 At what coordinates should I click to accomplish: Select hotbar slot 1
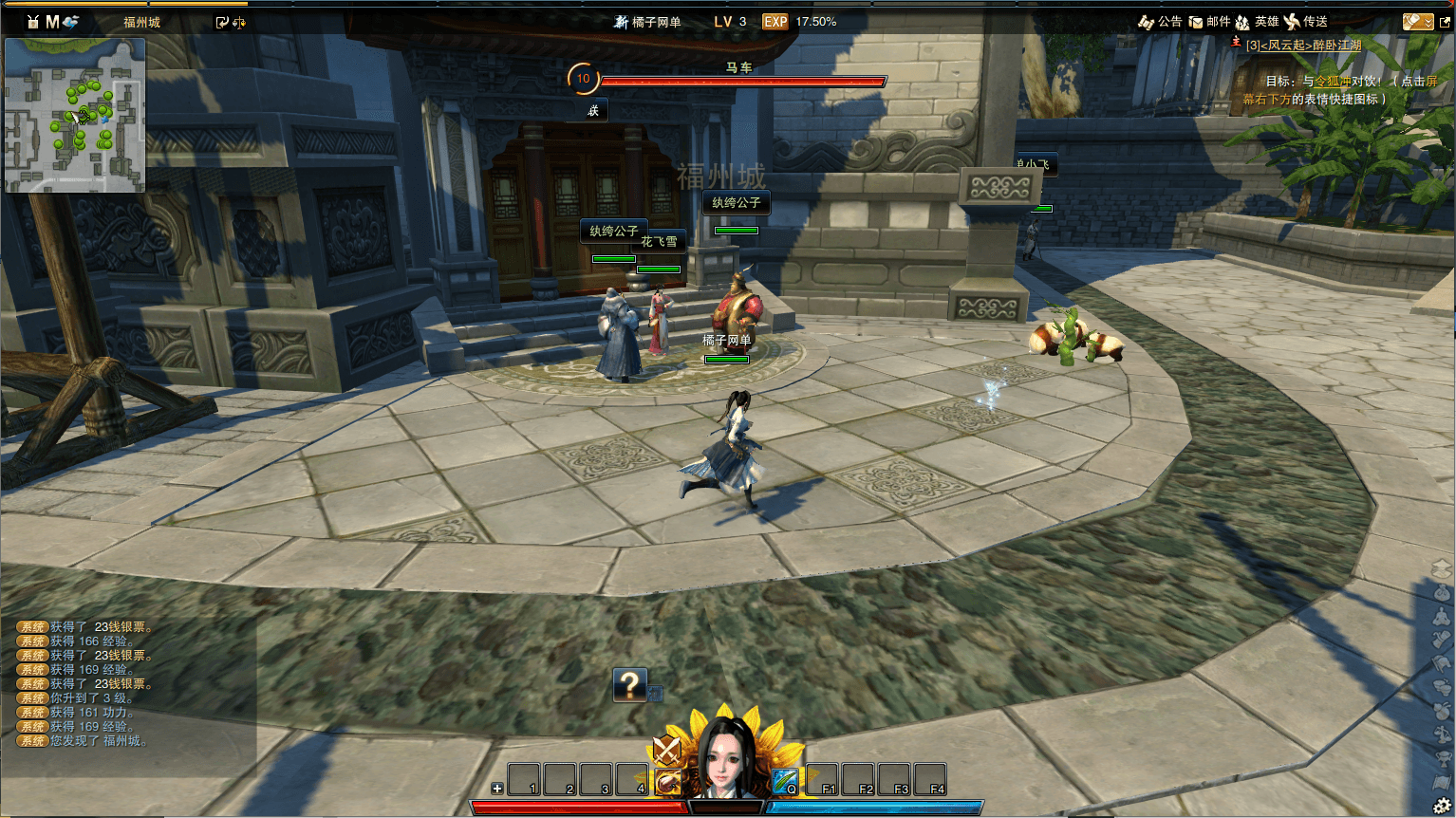pos(524,780)
